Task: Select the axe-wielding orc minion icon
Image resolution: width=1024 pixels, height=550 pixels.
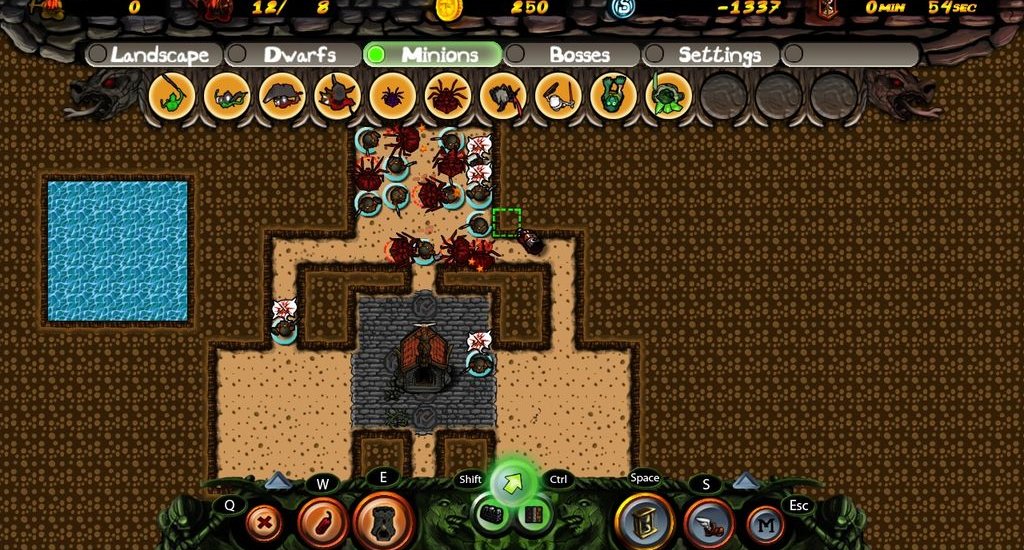Action: (x=502, y=97)
